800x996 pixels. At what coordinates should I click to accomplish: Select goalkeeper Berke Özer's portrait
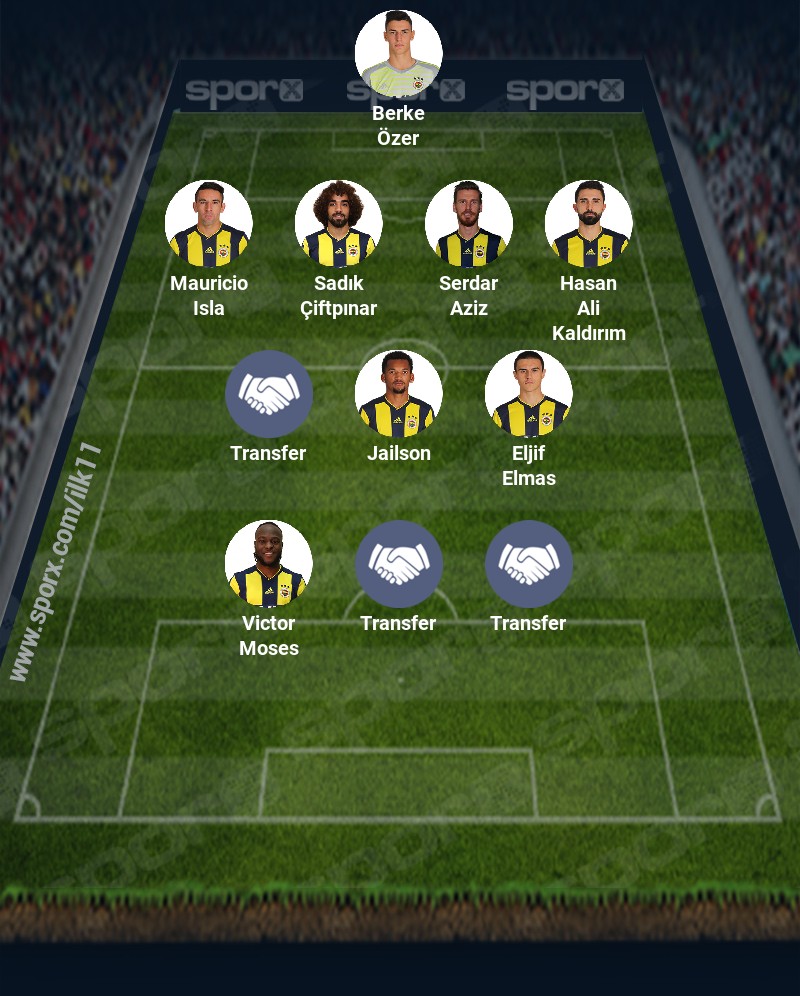(398, 54)
